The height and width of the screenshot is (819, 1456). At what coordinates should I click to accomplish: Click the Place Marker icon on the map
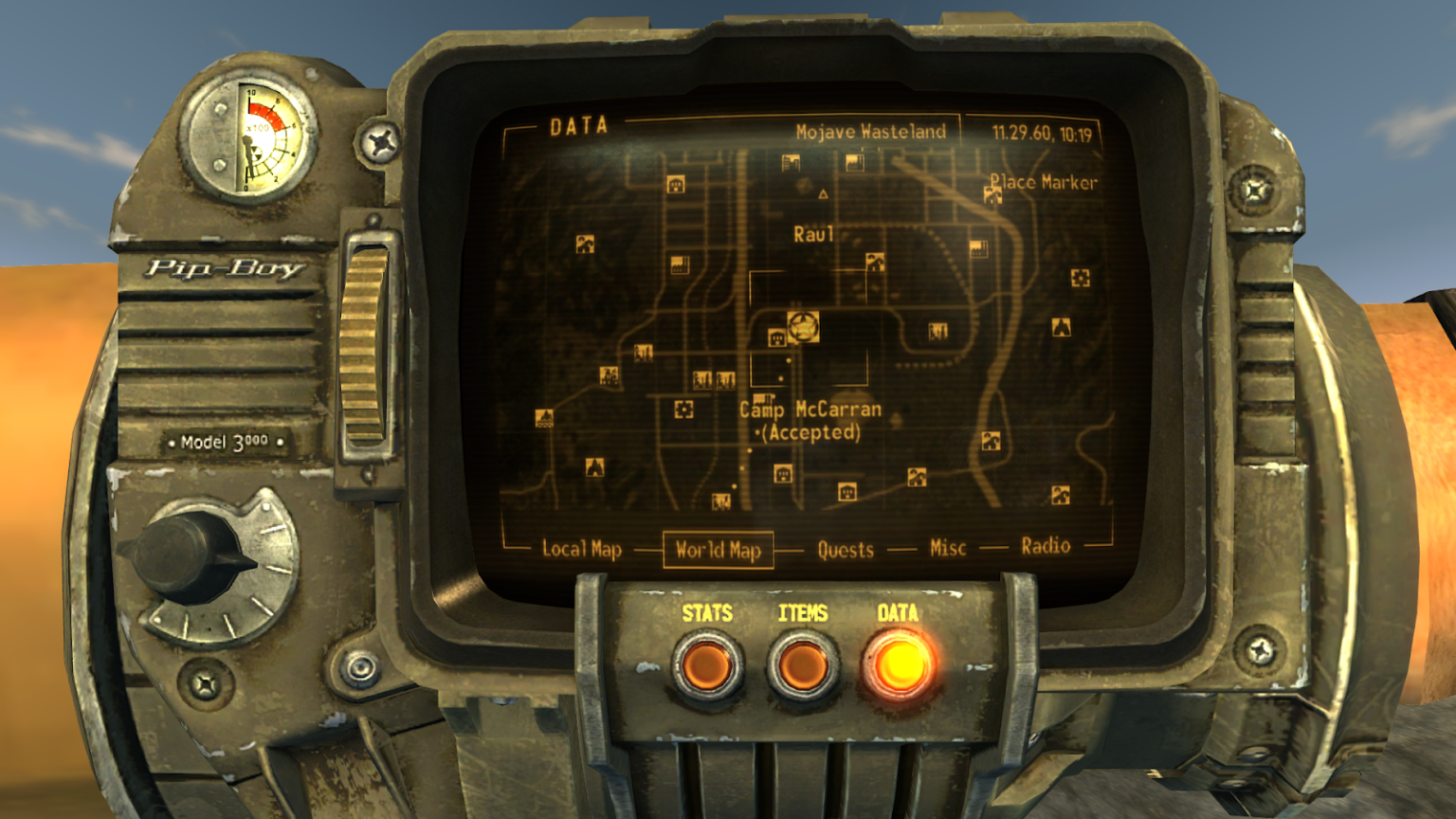coord(992,196)
